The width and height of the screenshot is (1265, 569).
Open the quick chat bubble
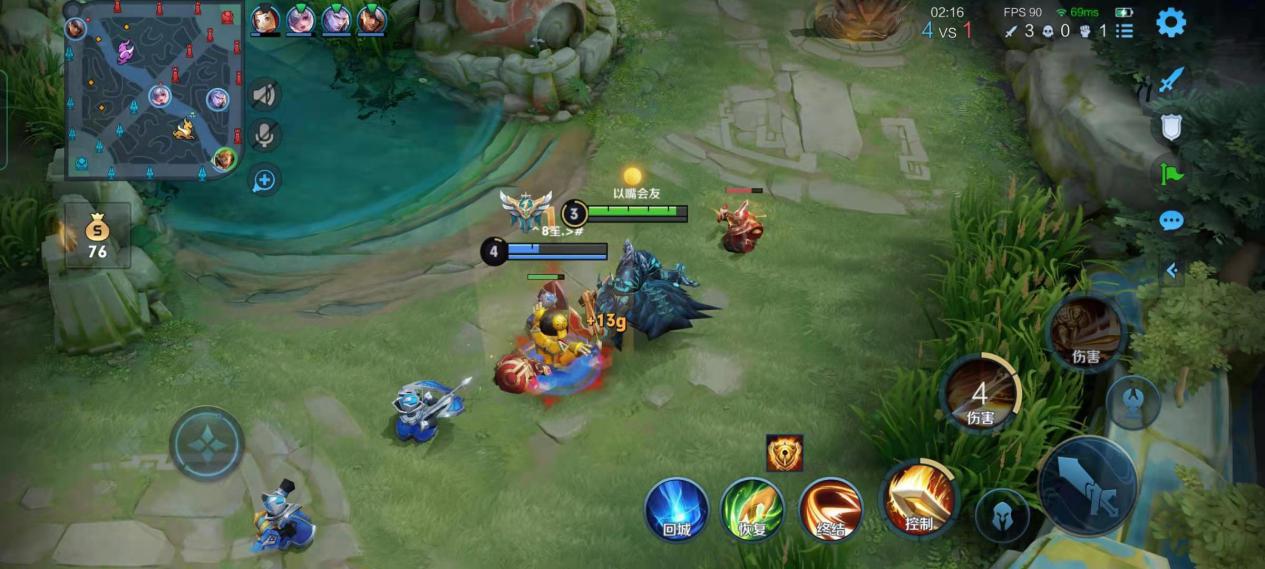coord(1171,221)
